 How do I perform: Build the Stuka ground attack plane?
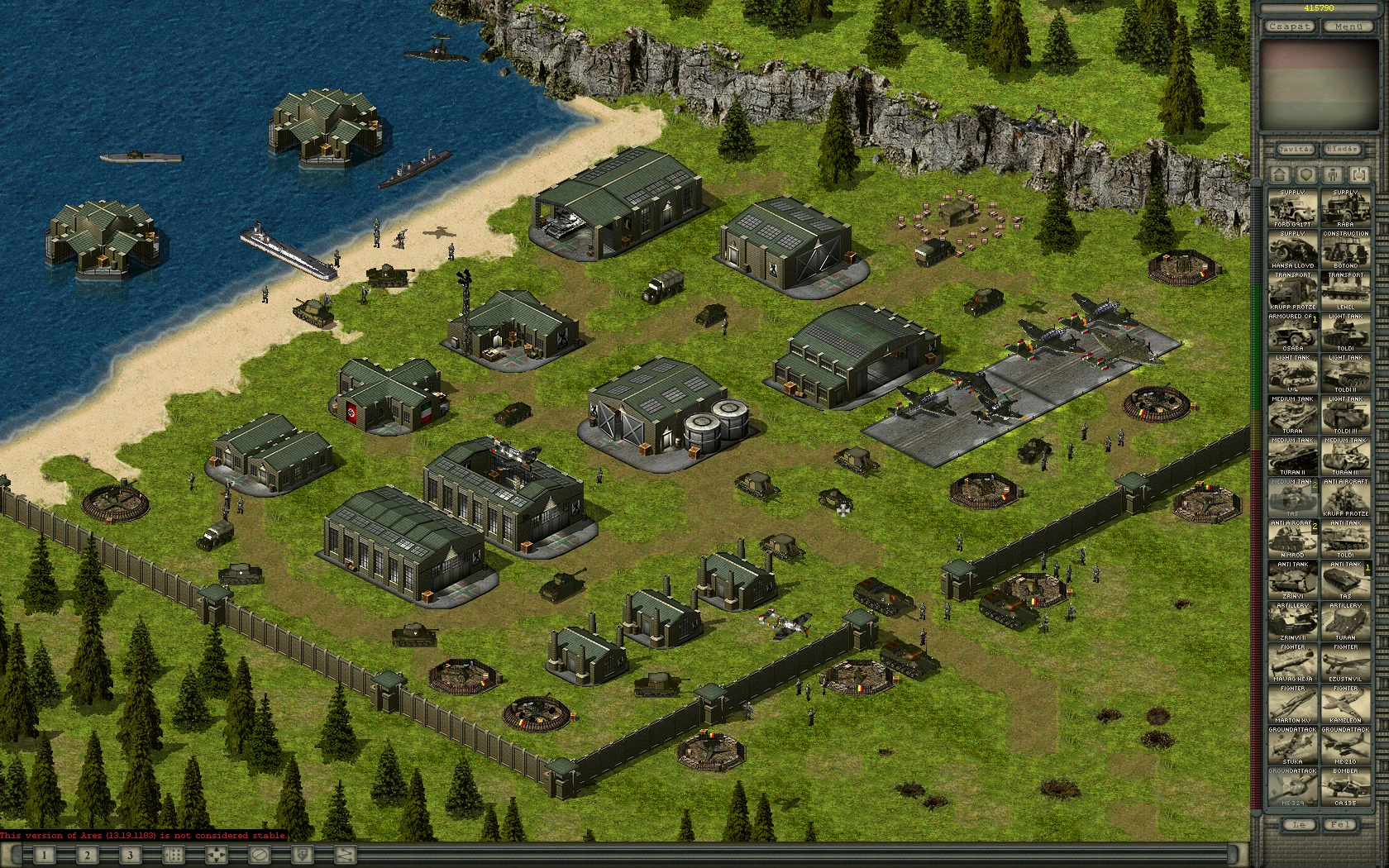(1293, 746)
